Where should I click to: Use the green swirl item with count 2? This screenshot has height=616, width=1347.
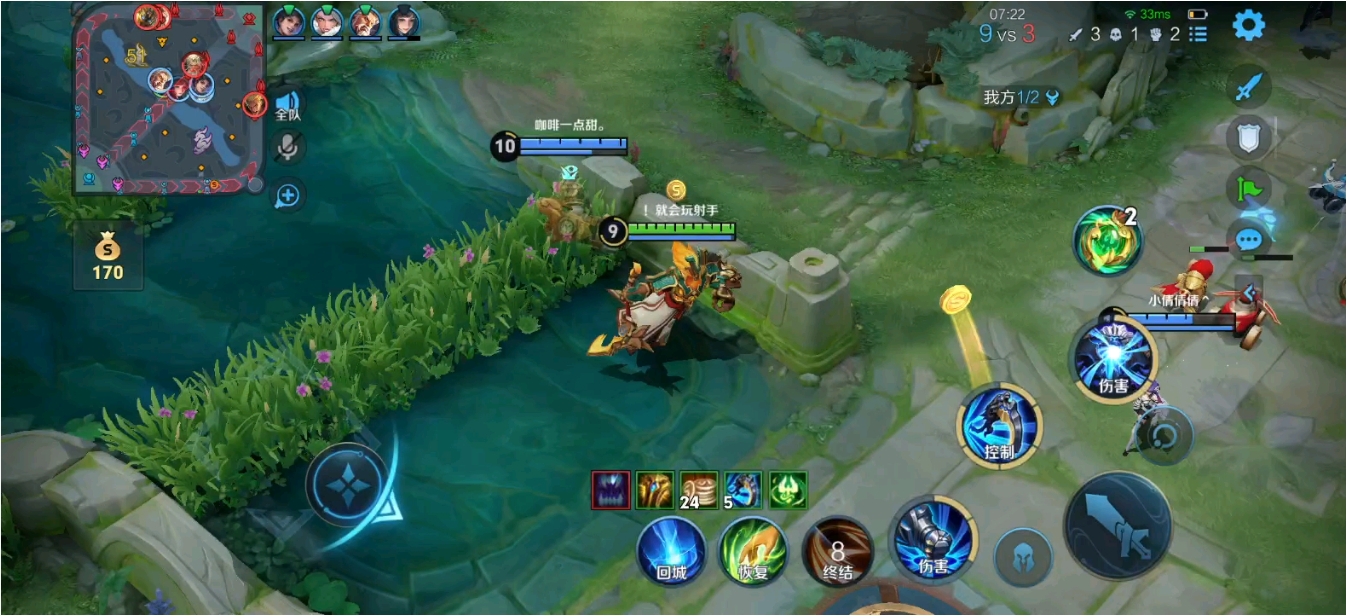click(x=1107, y=240)
